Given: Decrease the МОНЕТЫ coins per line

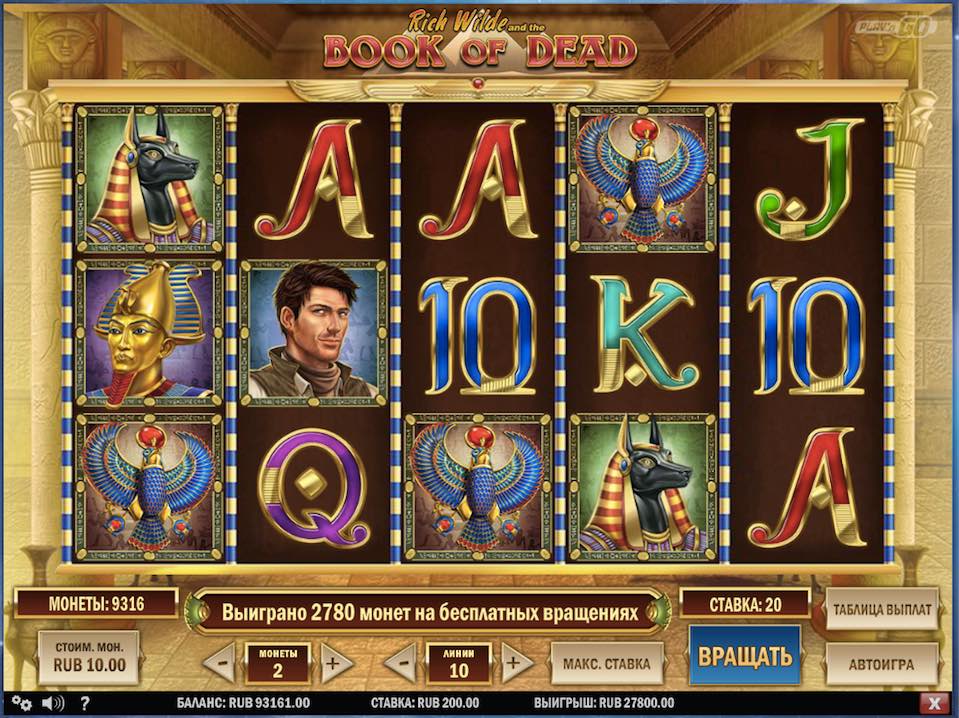Looking at the screenshot, I should click(x=218, y=662).
